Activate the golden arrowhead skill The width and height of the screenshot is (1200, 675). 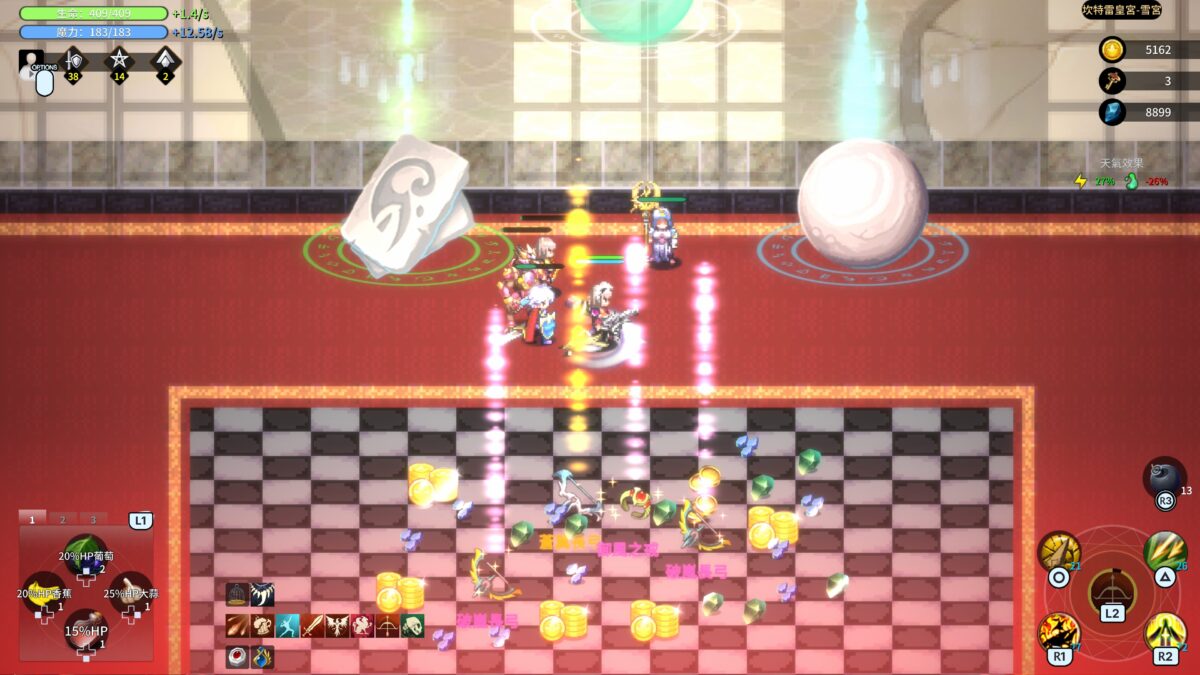[x=1059, y=552]
